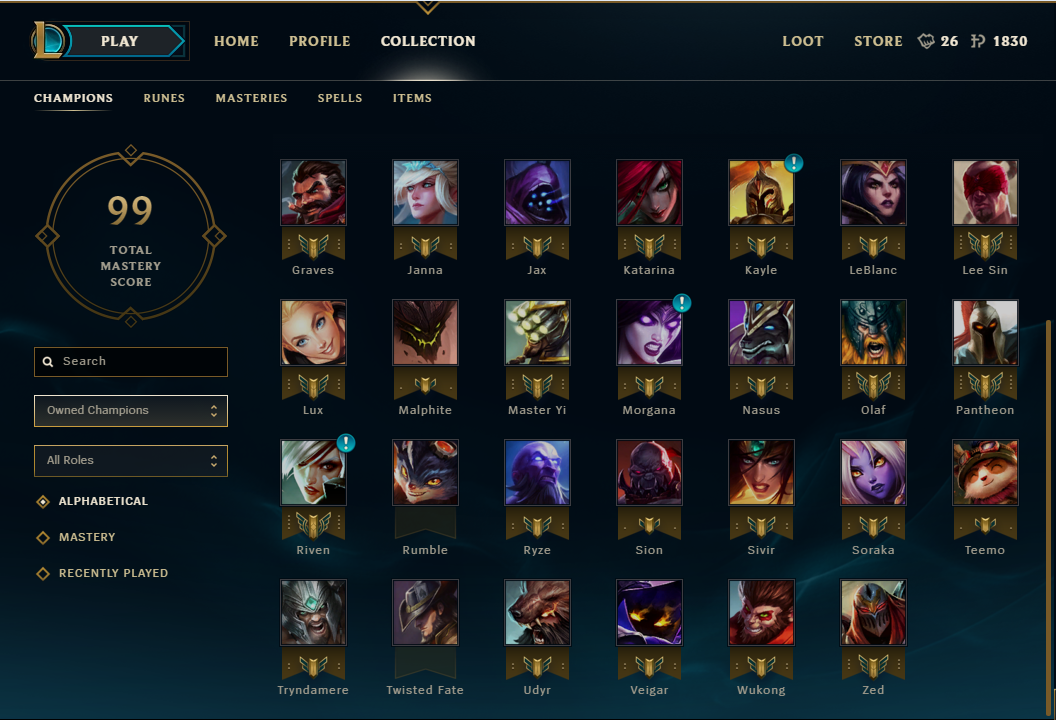Open the SPELLS tab

pos(340,98)
